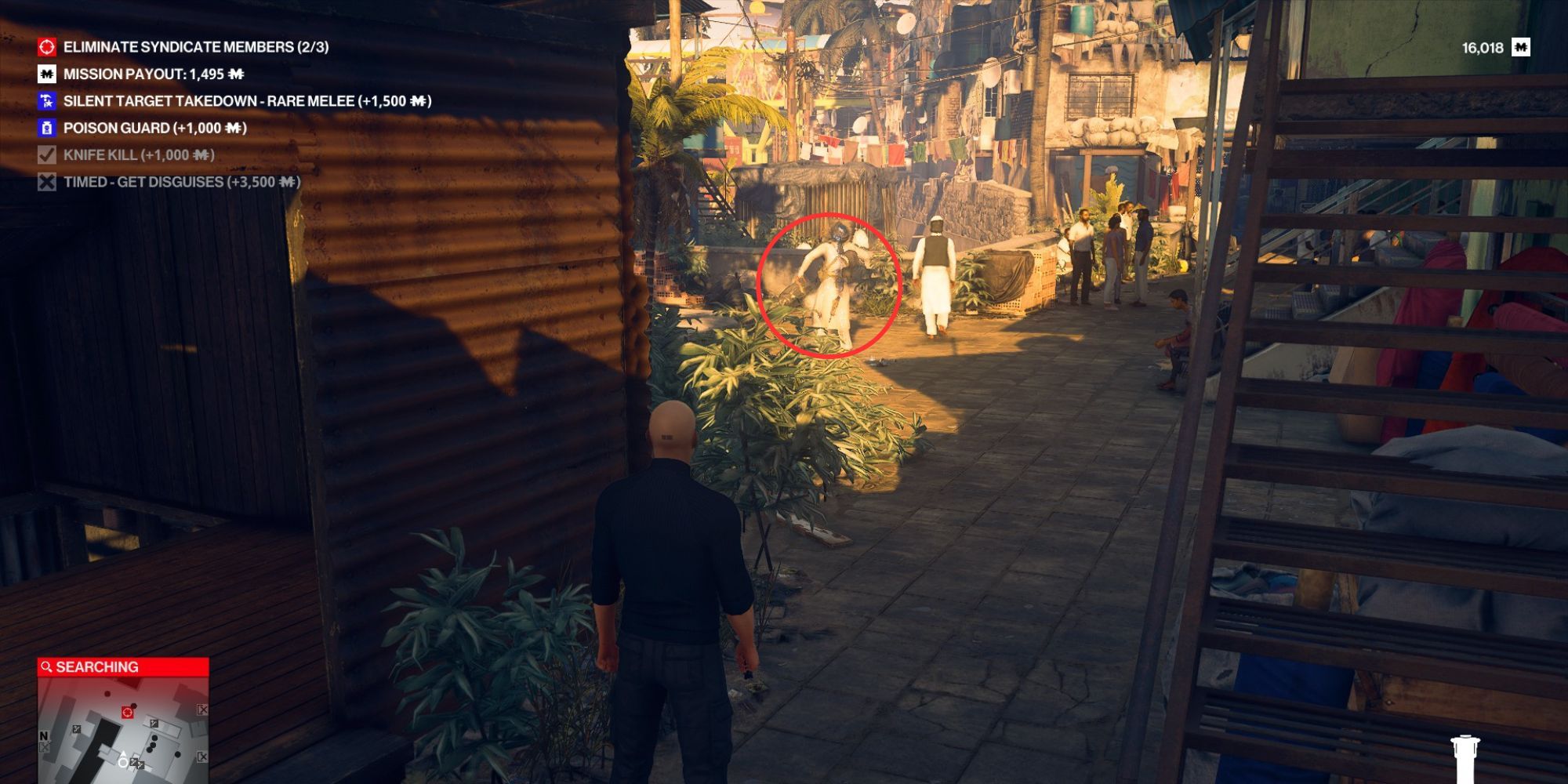The height and width of the screenshot is (784, 1568).
Task: Click the failed Timed Get Disguises checkbox
Action: pos(47,180)
